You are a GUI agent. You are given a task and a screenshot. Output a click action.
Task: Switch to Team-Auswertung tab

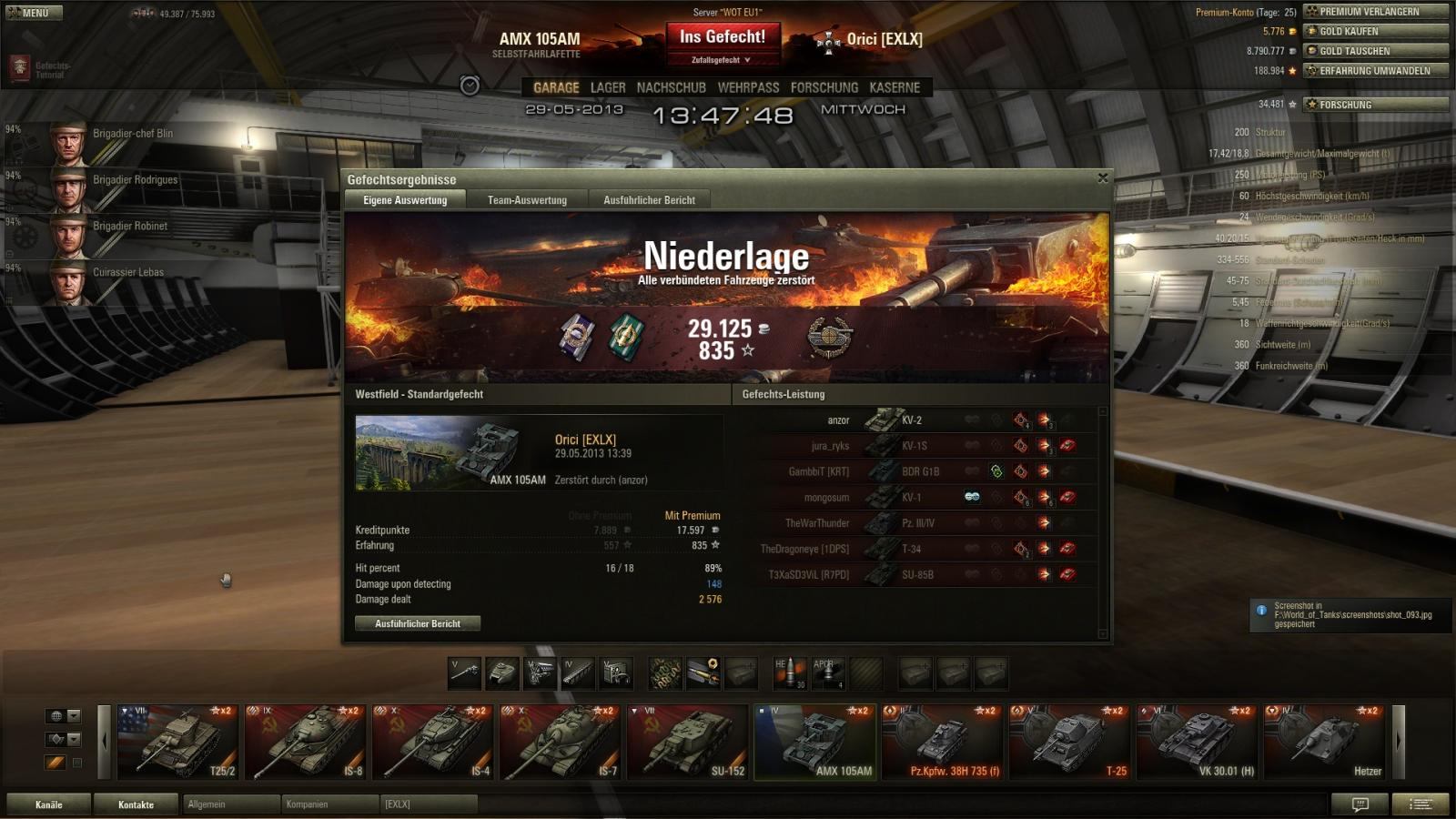tap(527, 200)
